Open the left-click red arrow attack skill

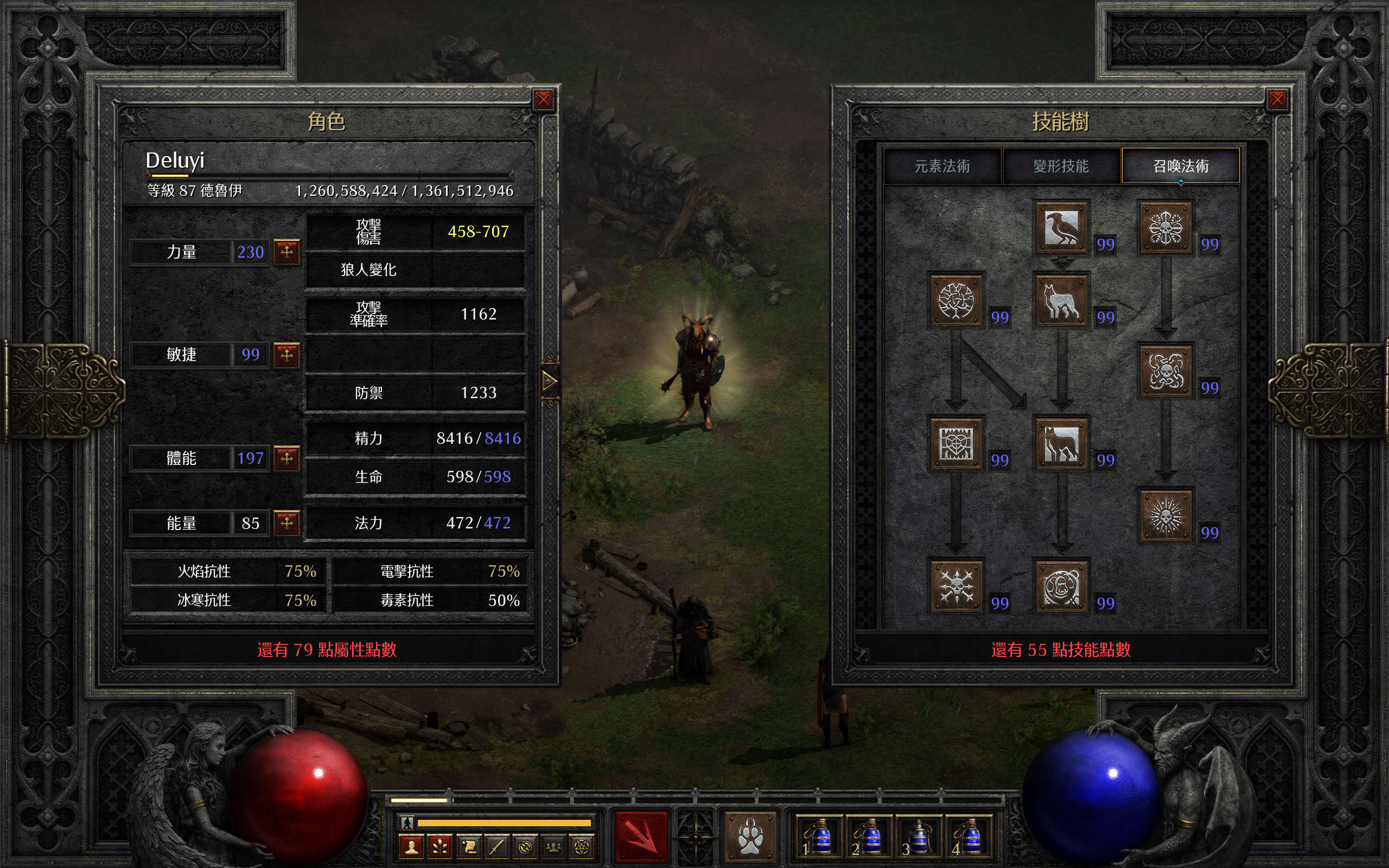(641, 837)
